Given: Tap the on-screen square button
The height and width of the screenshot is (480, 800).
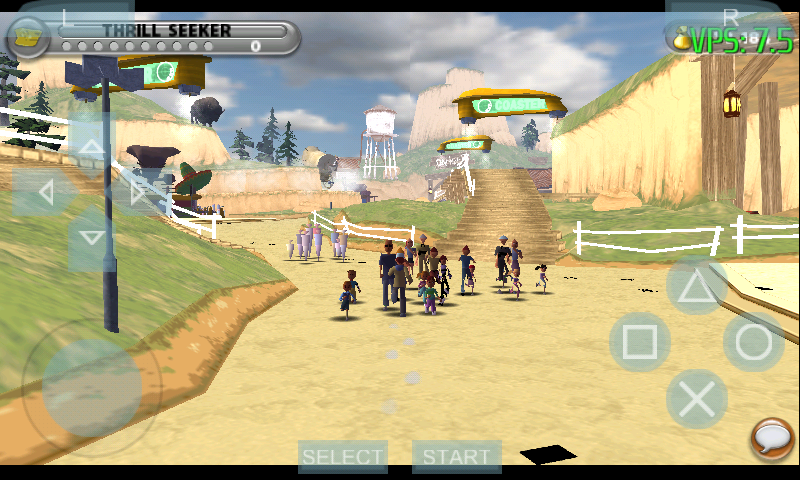Looking at the screenshot, I should click(x=639, y=342).
